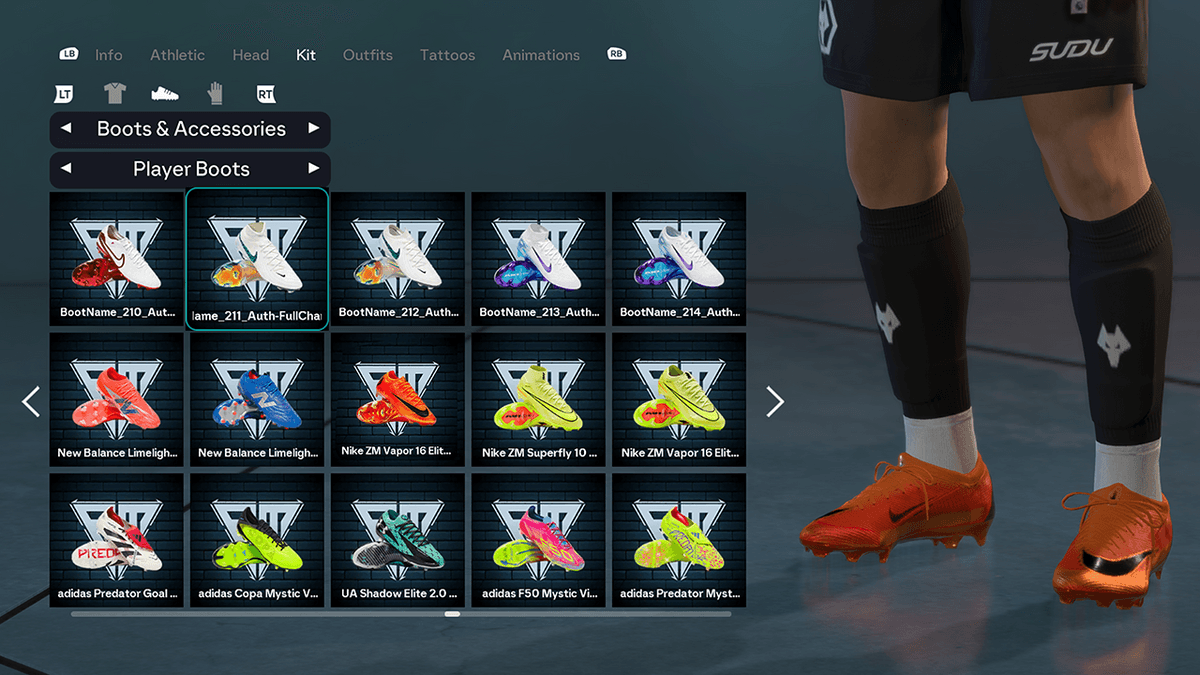Select the adidas Predator Goal boot tile
The height and width of the screenshot is (675, 1200).
click(x=117, y=540)
